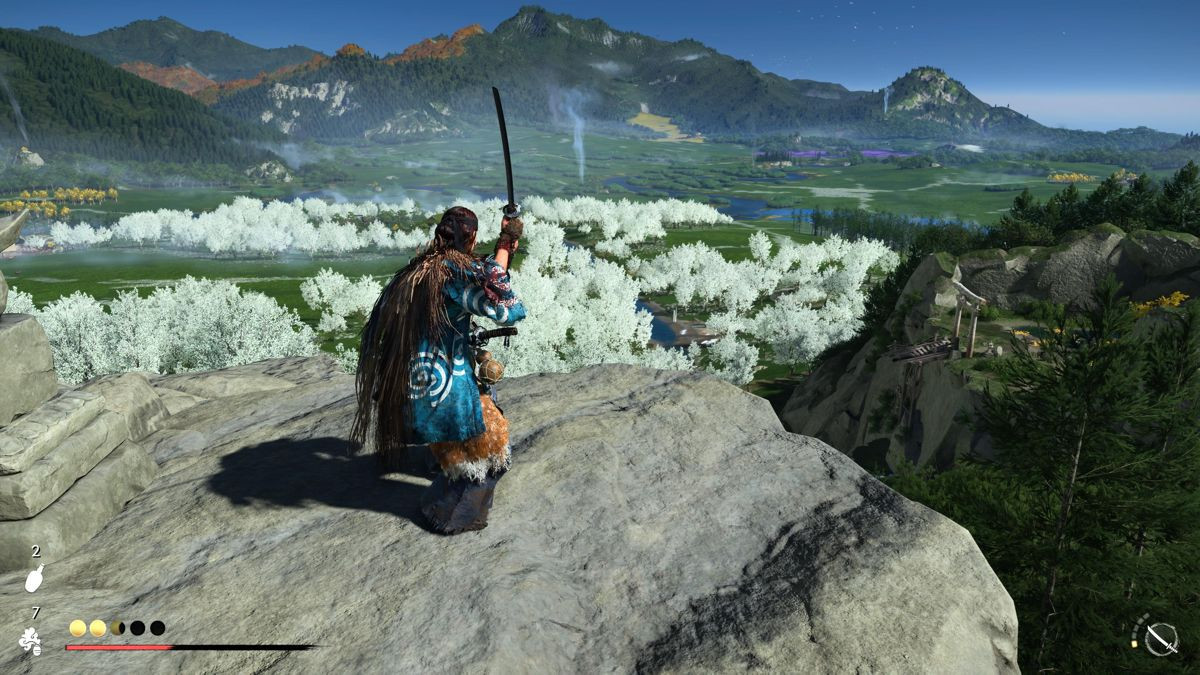Click the white flower item icon
This screenshot has height=675, width=1200.
[31, 640]
